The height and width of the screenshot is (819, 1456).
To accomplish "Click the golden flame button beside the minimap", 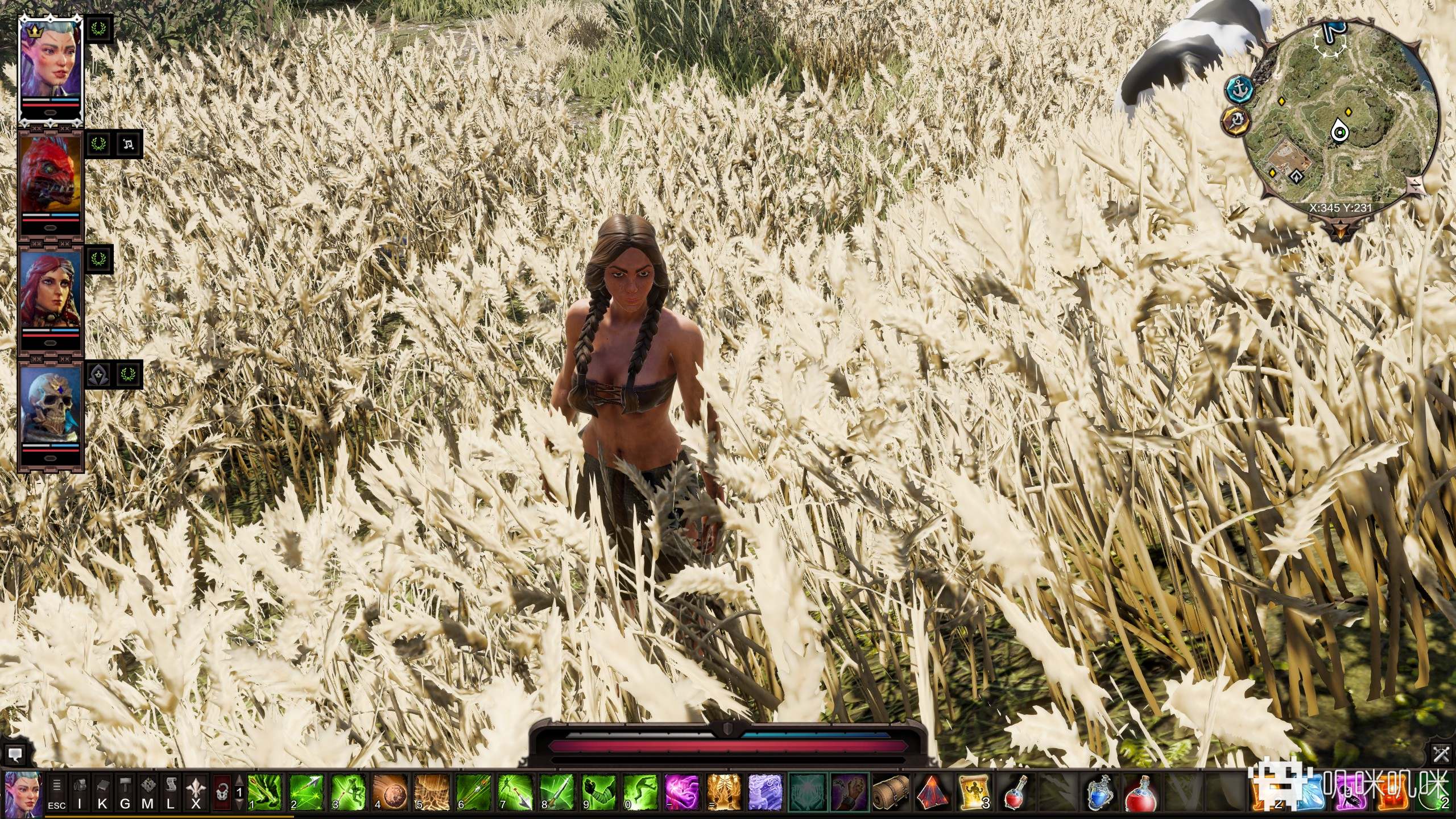I will coord(1236,121).
